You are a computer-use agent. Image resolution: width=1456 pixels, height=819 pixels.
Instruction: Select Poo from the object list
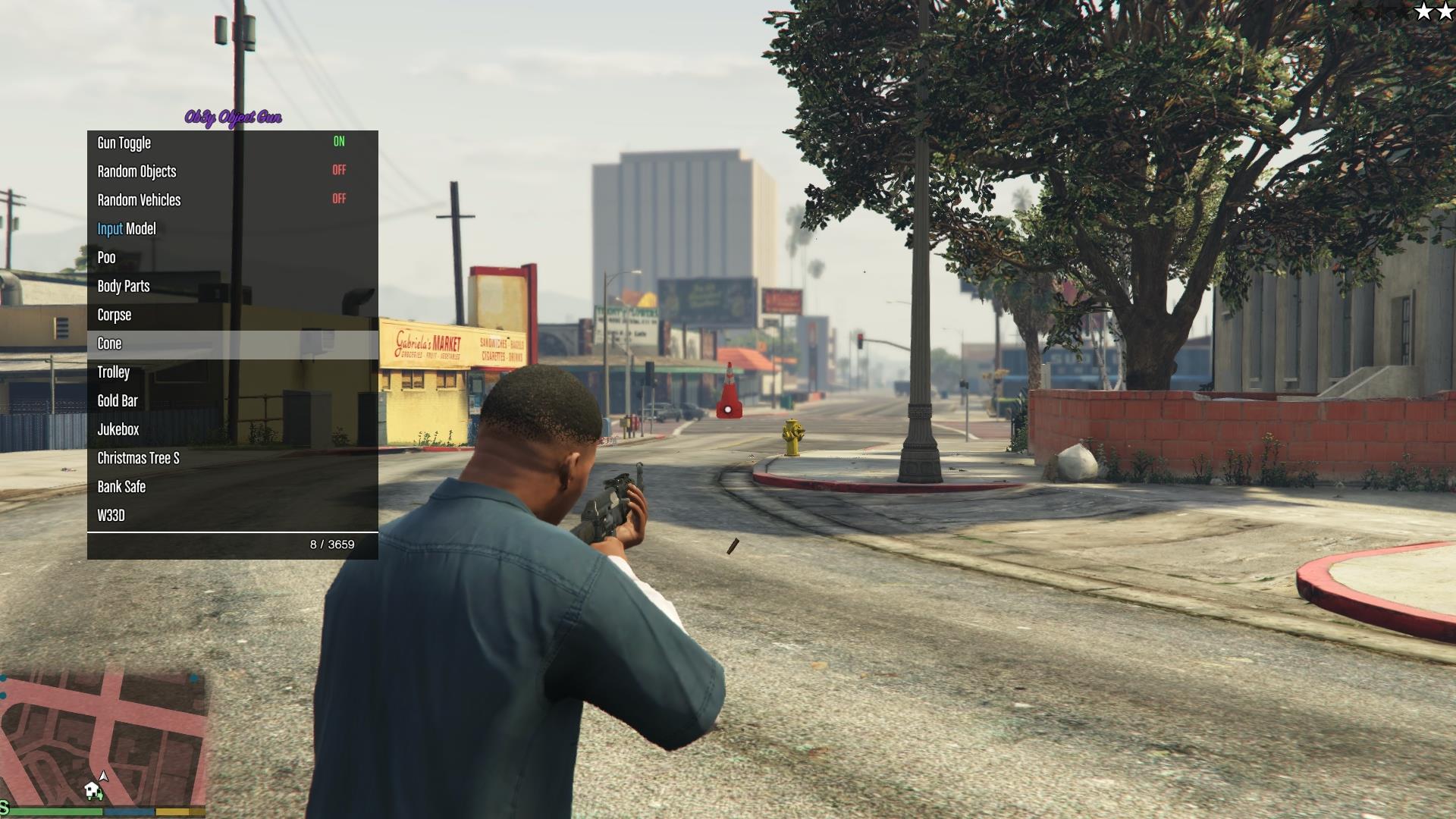pyautogui.click(x=232, y=258)
